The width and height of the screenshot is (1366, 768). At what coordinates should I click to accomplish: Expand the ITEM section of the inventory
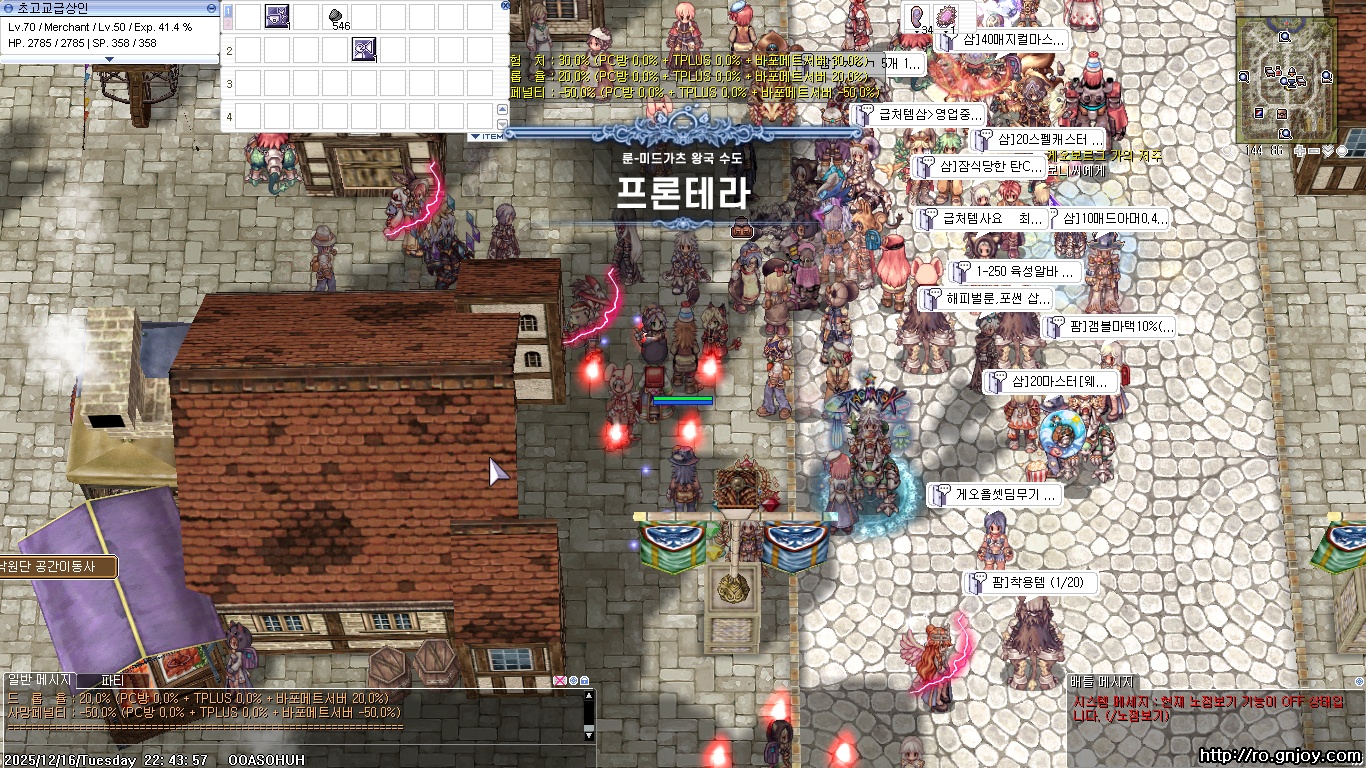pos(475,136)
